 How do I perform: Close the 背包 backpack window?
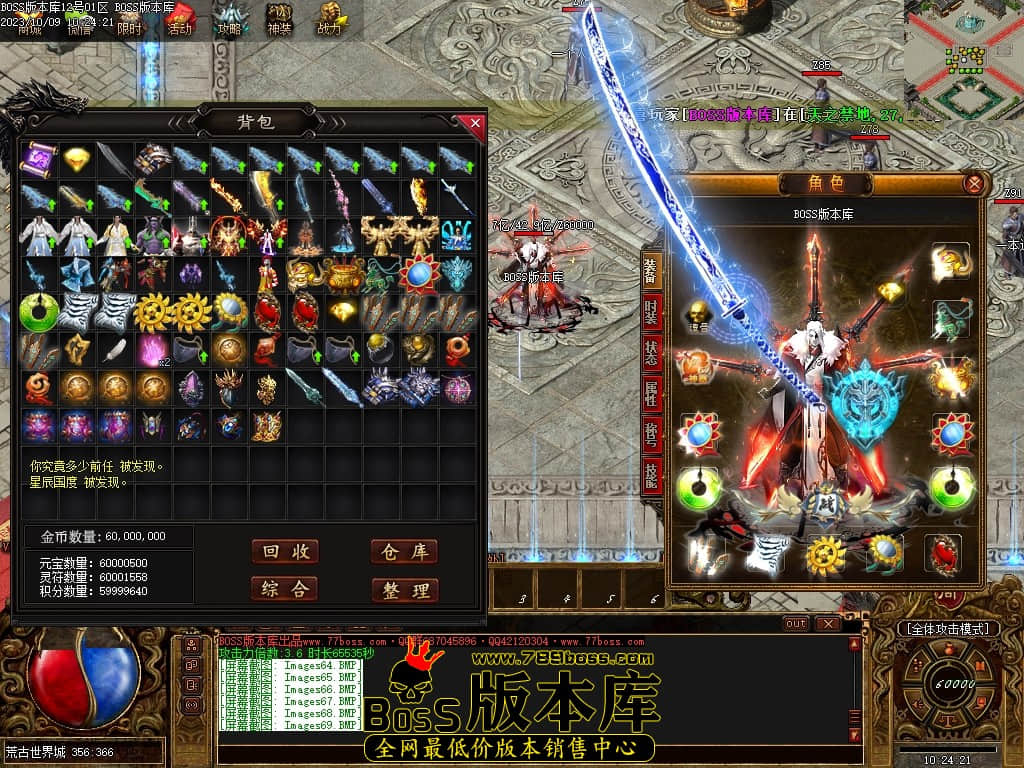click(x=475, y=123)
